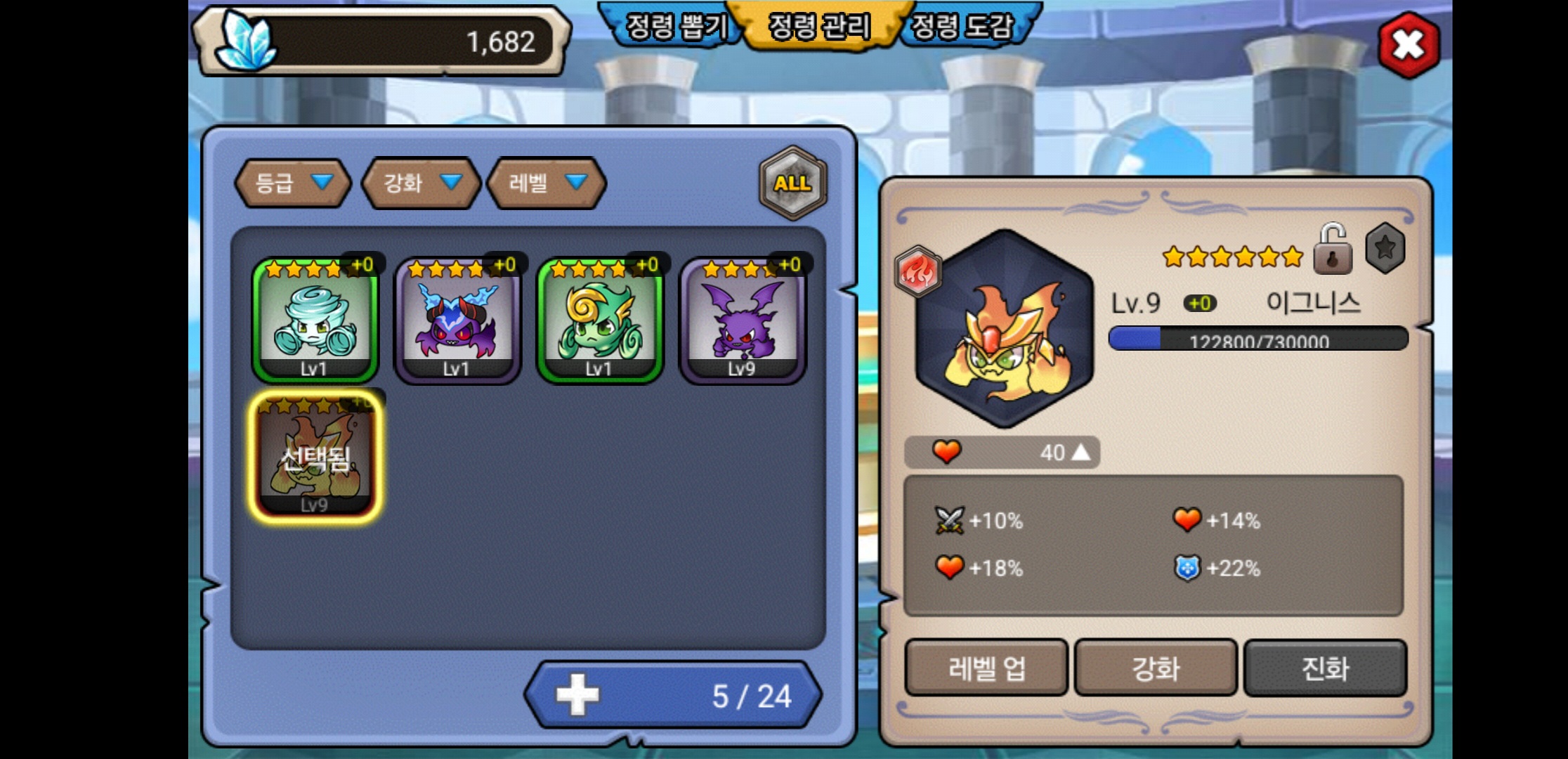The height and width of the screenshot is (759, 1568).
Task: Toggle the padlock on 이그니스
Action: tap(1332, 249)
